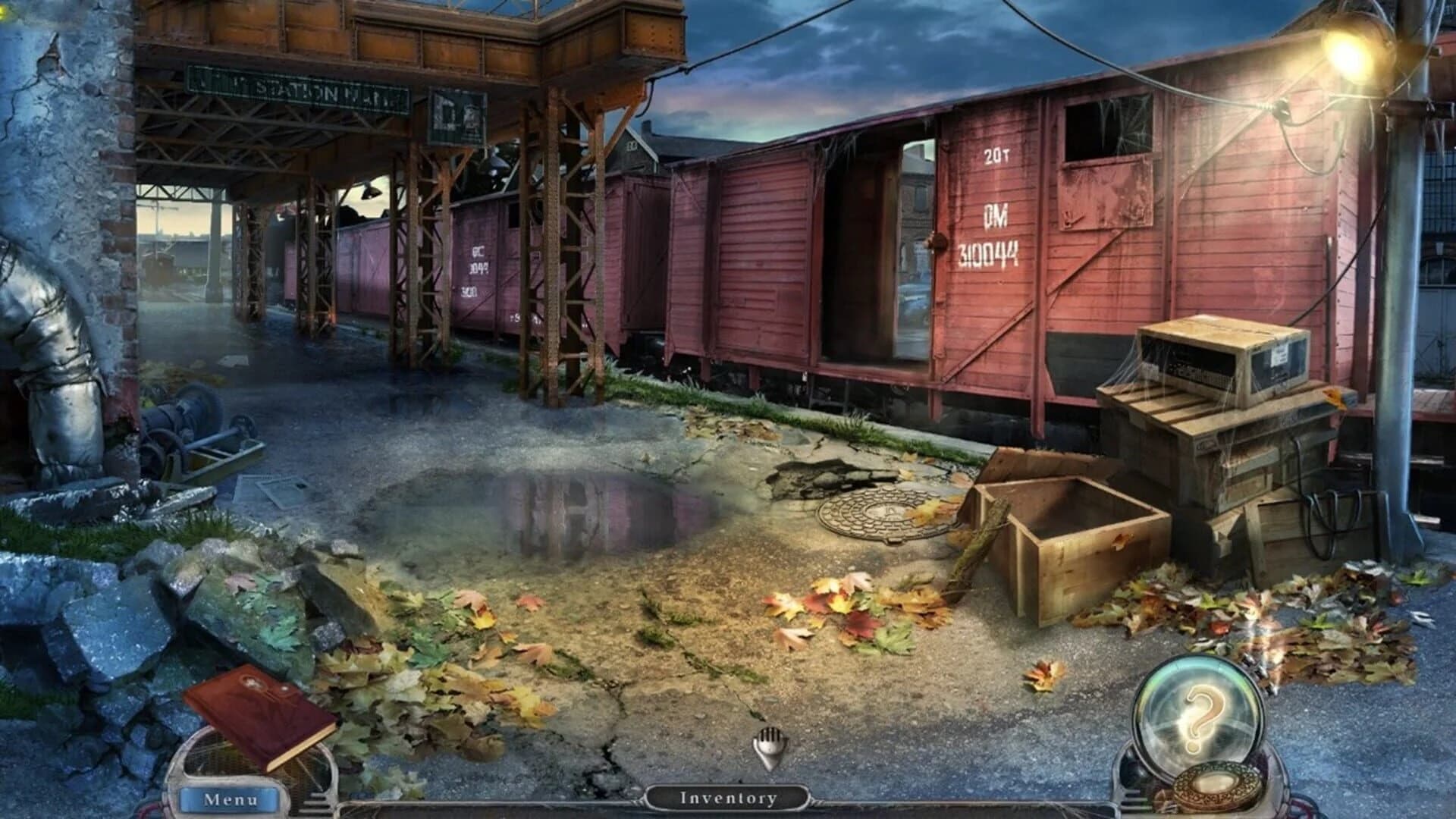Expand the Inventory bar at the bottom

coord(726,798)
